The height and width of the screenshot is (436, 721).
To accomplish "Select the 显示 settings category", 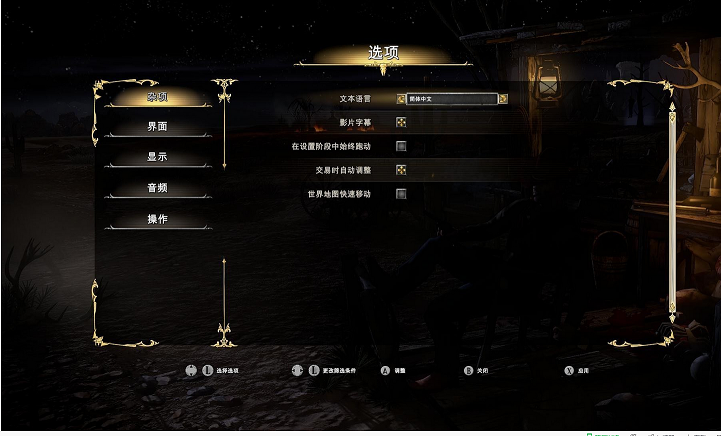I will pos(157,158).
